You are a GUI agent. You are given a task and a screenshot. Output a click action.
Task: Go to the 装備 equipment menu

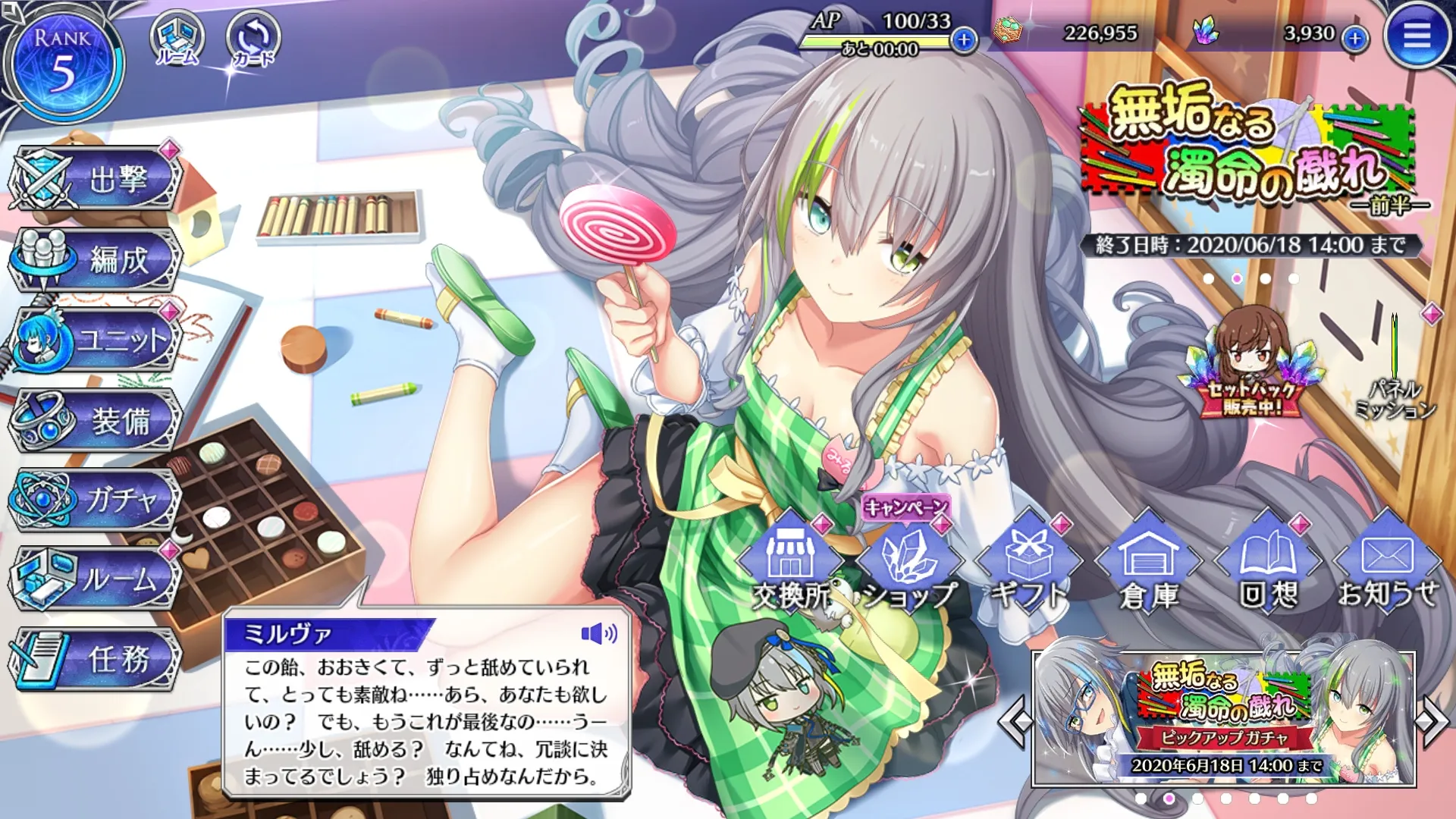(x=97, y=421)
